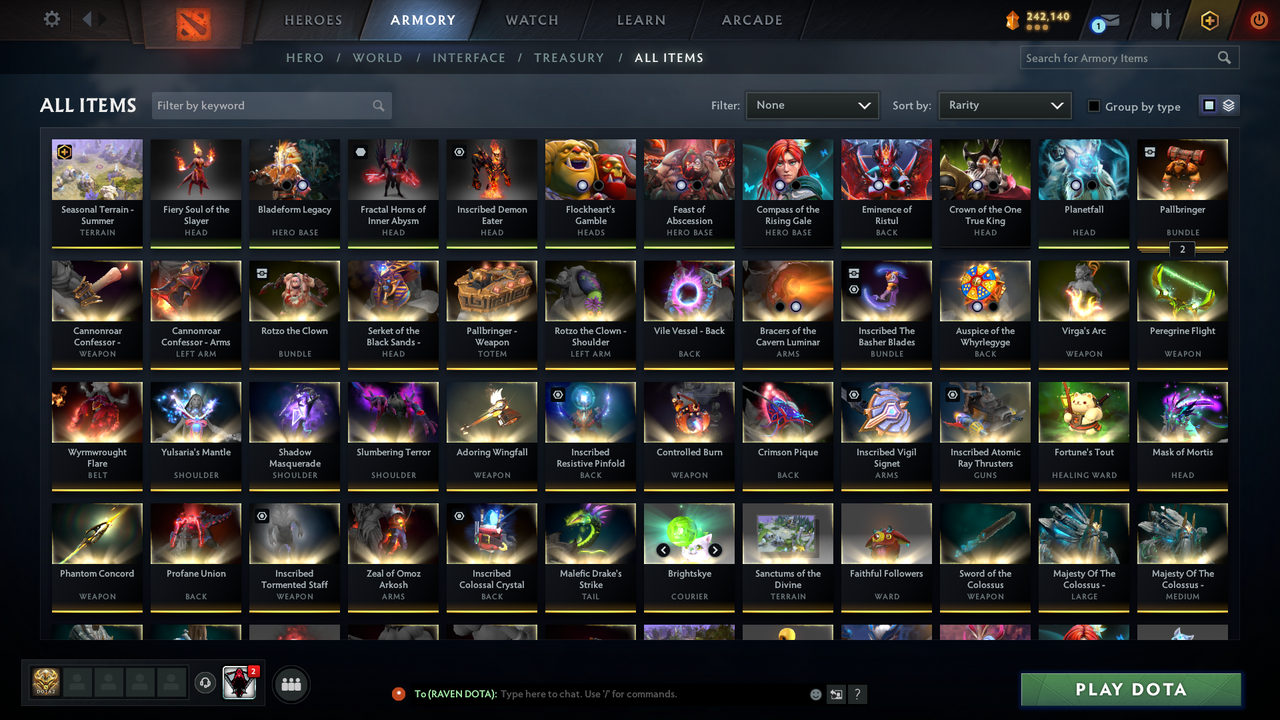Click the PLAY DOTA button
This screenshot has height=720, width=1280.
1130,689
